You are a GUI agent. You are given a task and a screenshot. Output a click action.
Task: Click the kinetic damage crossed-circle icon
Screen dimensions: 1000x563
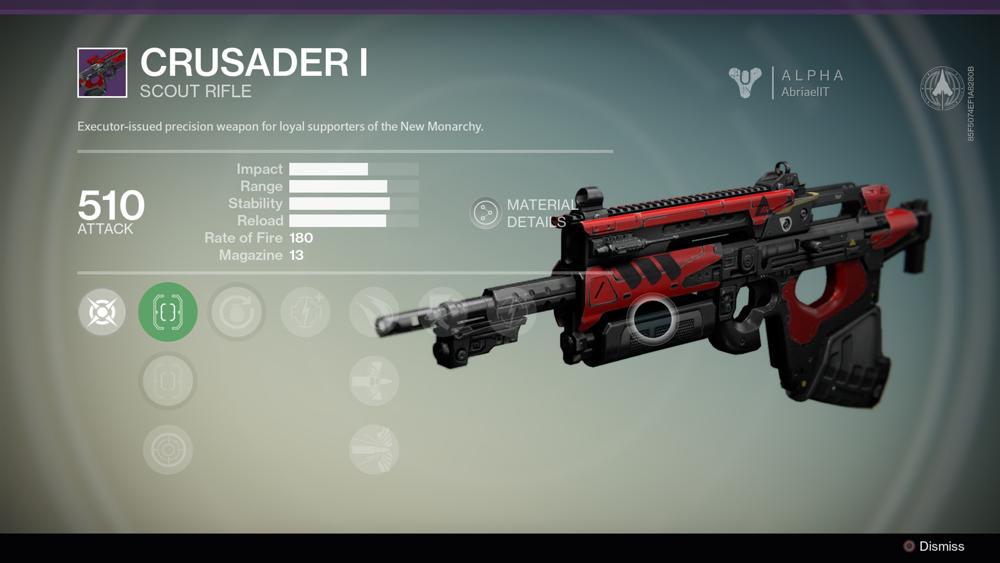pos(102,312)
